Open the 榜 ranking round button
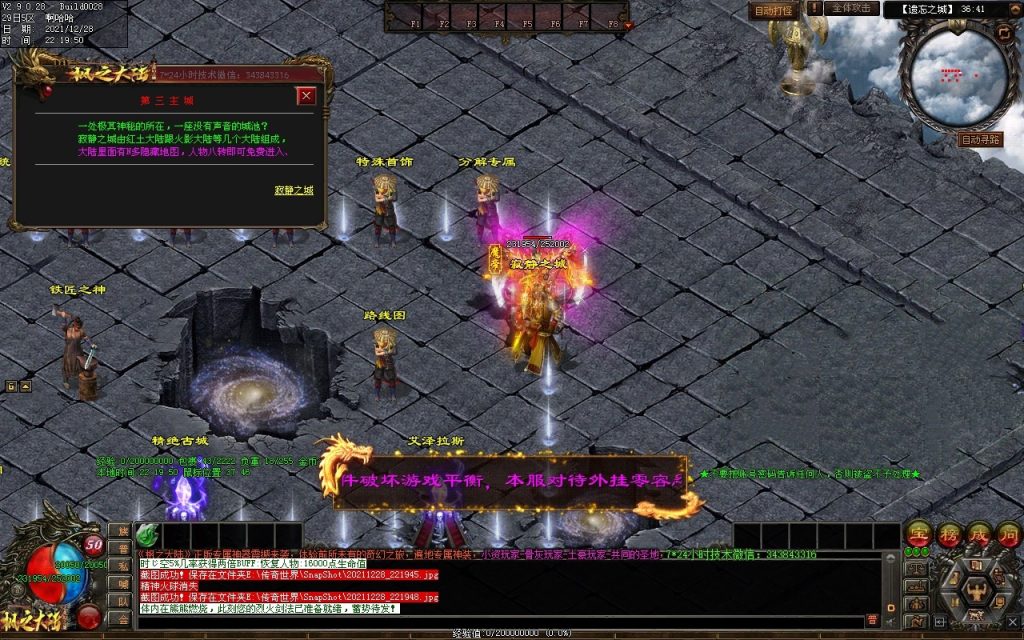 pos(948,533)
